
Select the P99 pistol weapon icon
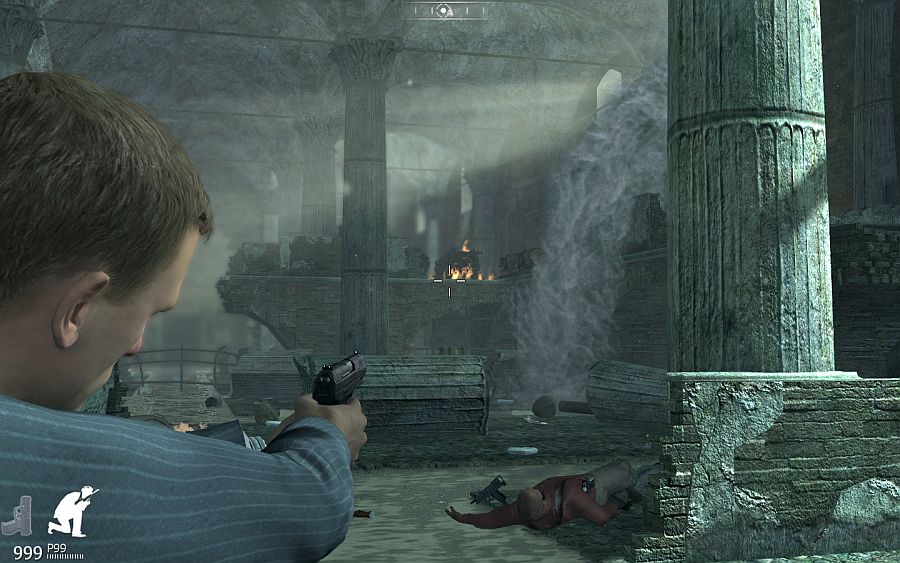pos(17,514)
